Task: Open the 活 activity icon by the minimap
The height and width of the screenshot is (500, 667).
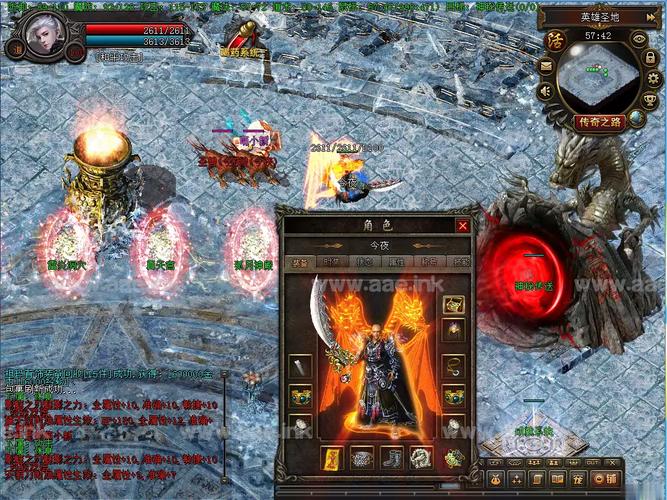Action: point(556,42)
